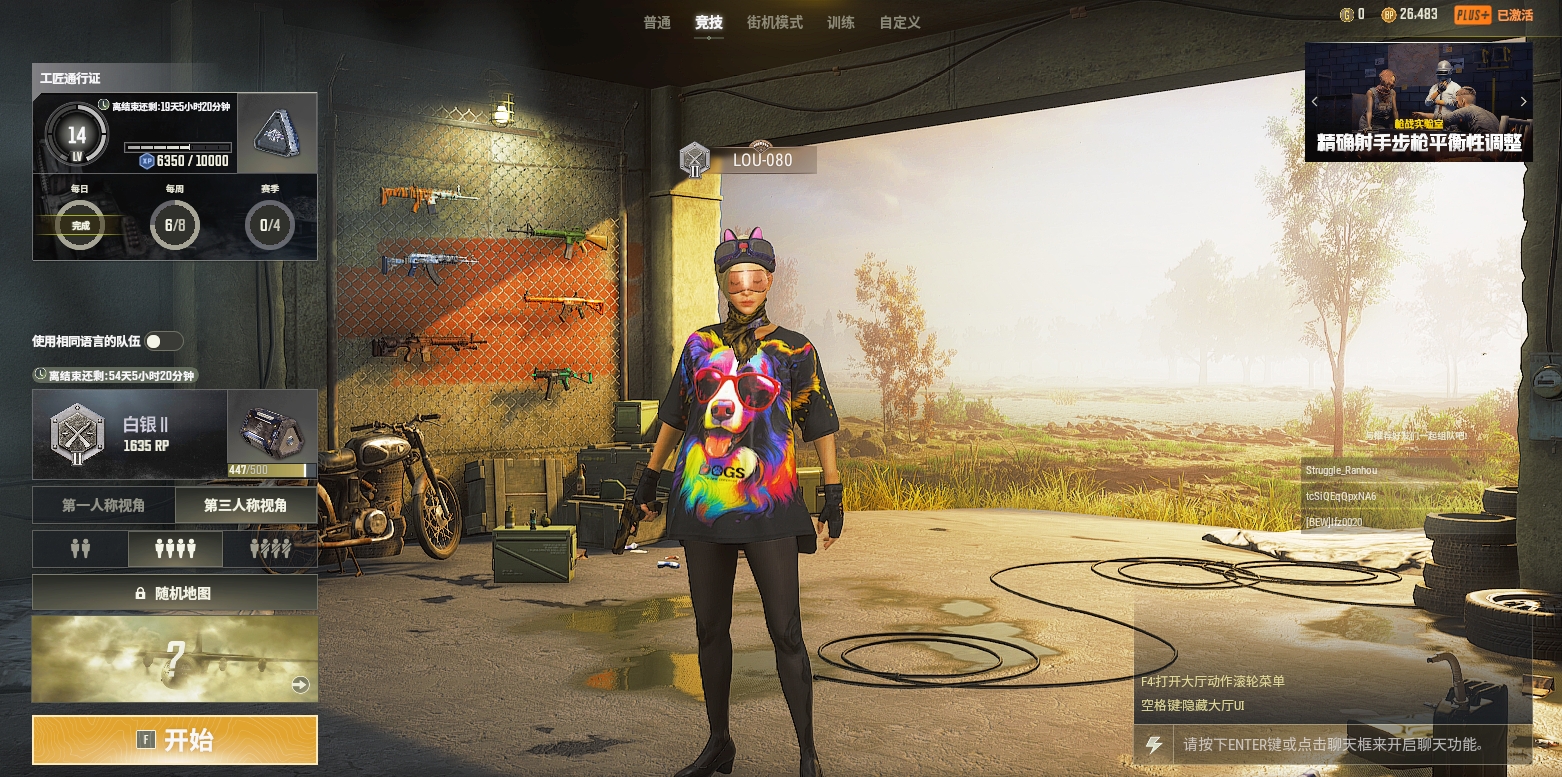Image resolution: width=1562 pixels, height=777 pixels.
Task: Select 第一人称视角 first-person perspective
Action: click(x=104, y=506)
